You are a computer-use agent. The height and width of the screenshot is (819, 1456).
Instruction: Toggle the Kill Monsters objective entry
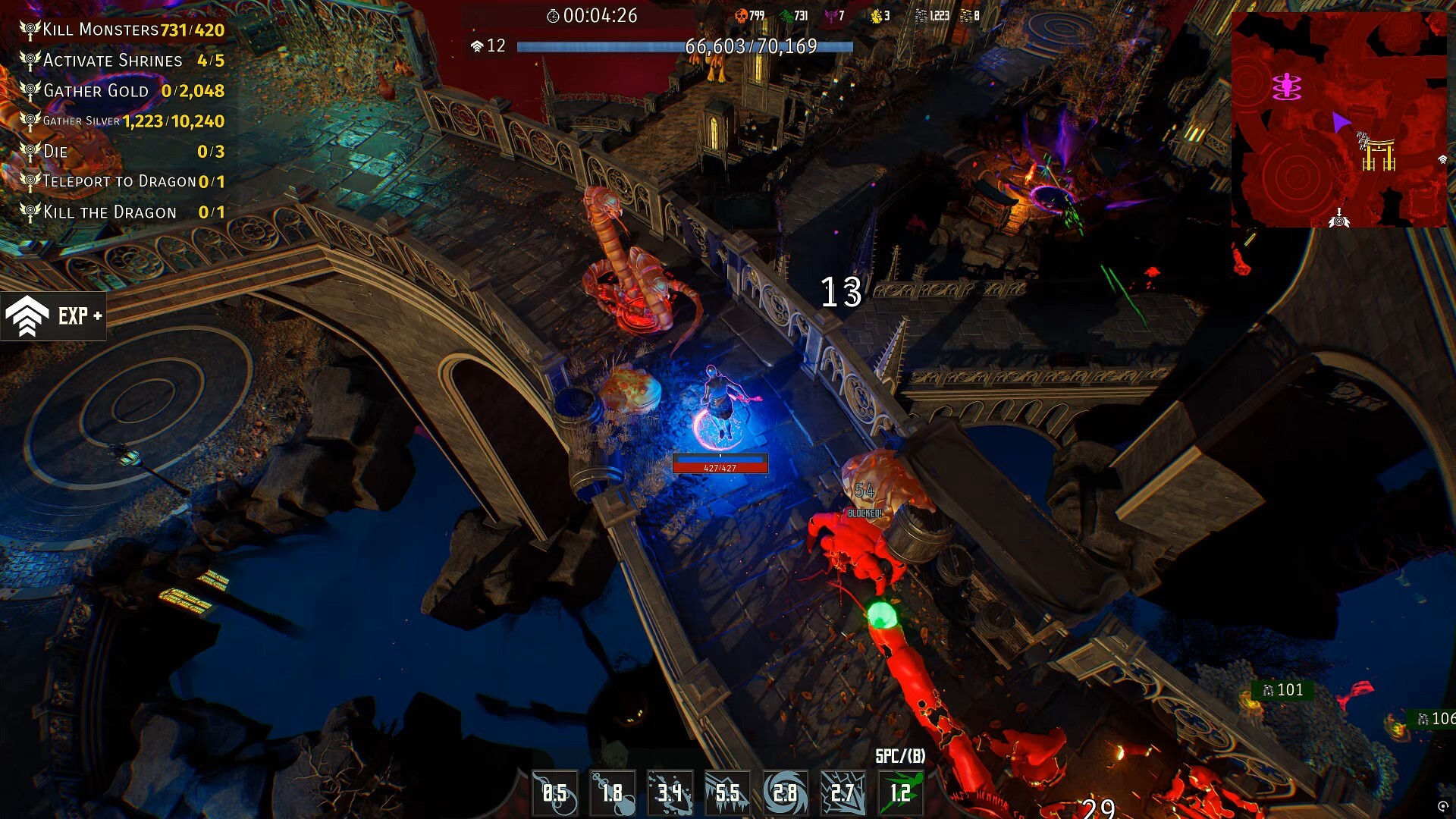point(121,30)
